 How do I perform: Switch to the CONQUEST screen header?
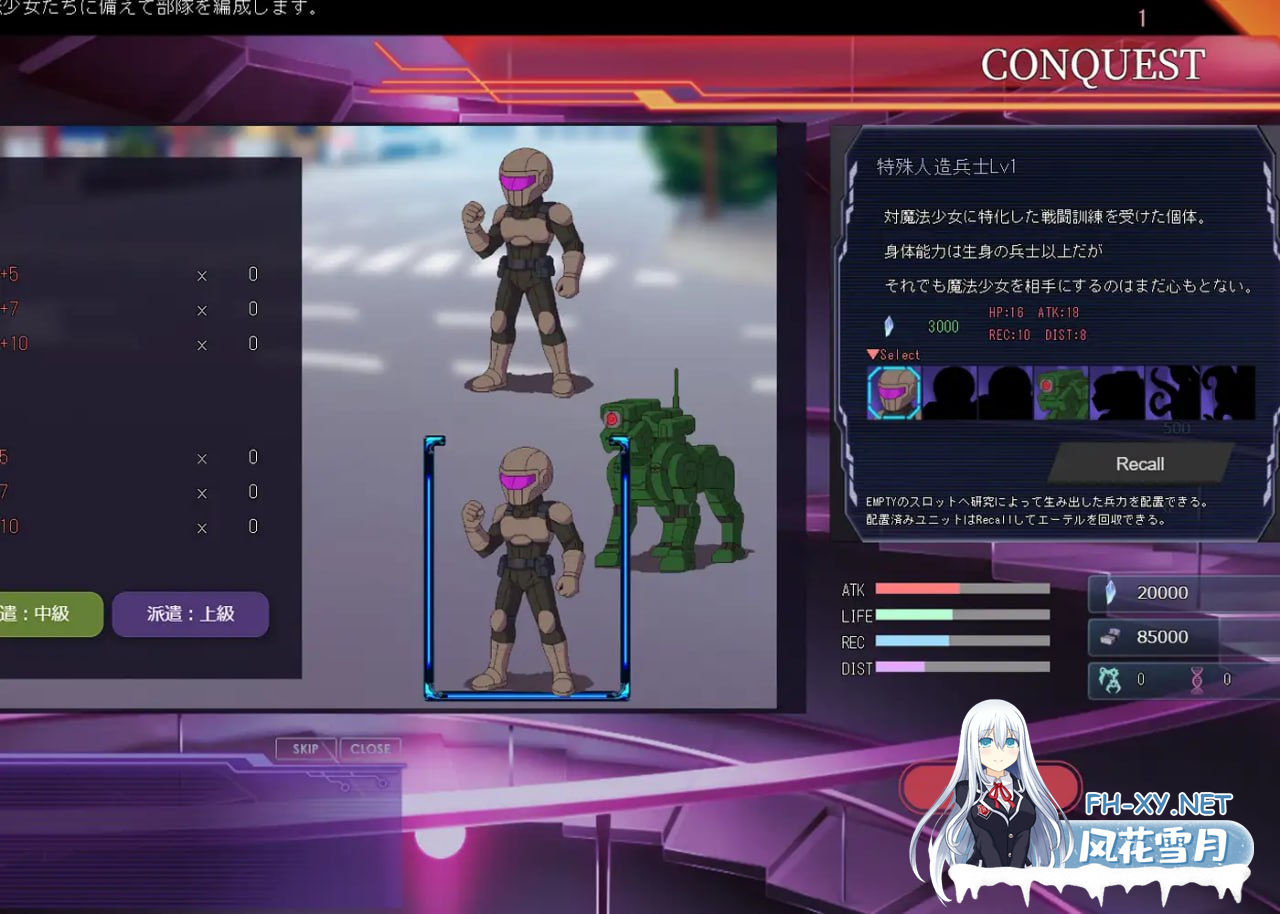pyautogui.click(x=1092, y=67)
